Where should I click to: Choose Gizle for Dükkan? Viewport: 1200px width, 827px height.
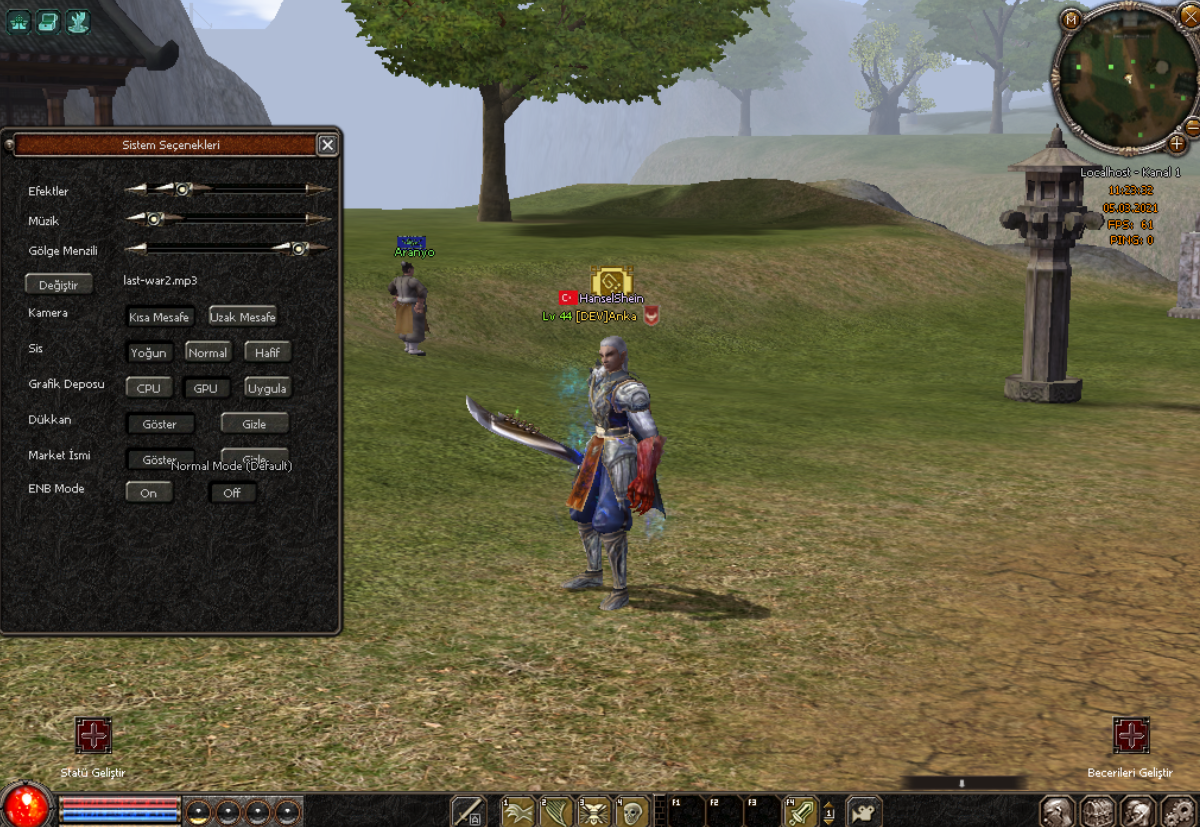[254, 424]
